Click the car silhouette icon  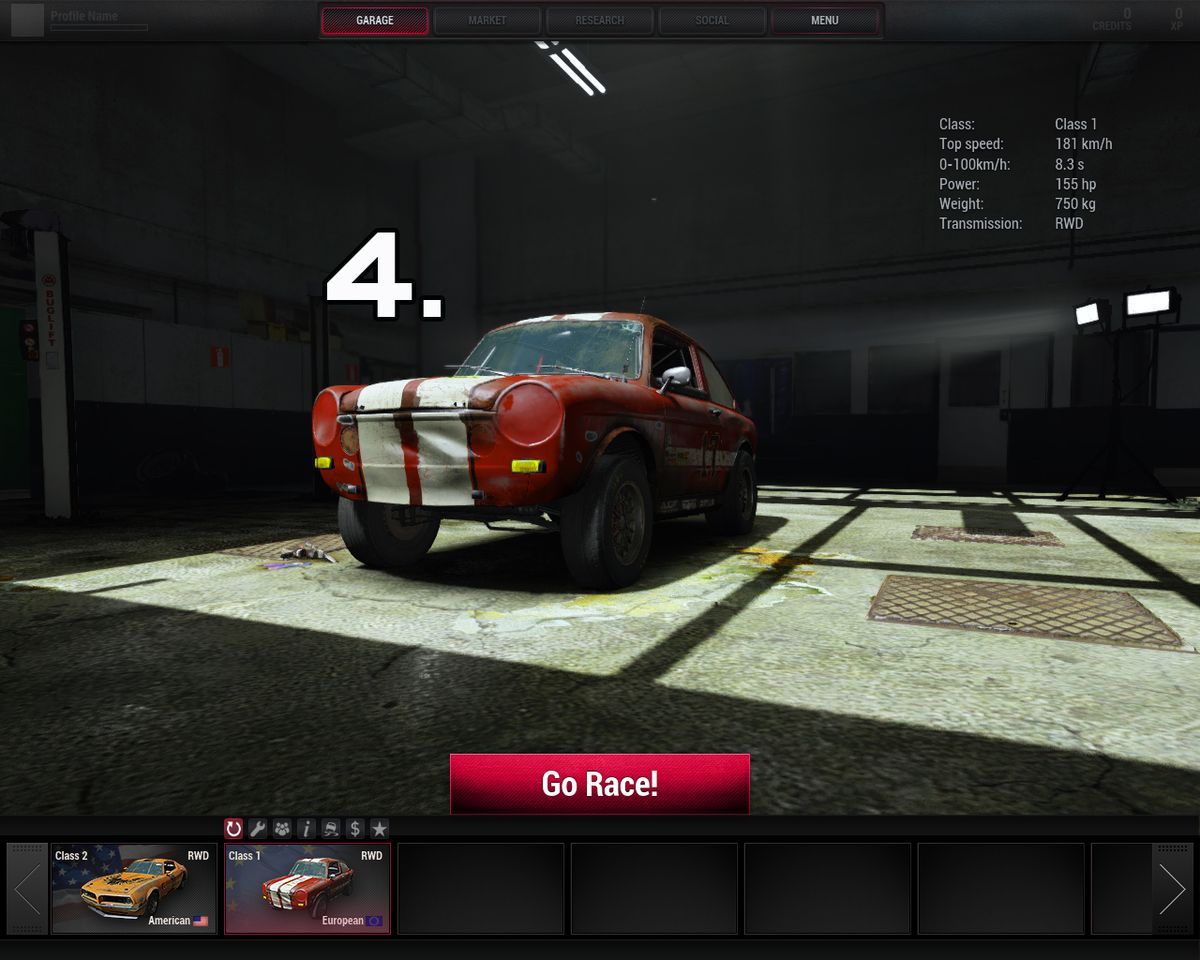coord(330,828)
